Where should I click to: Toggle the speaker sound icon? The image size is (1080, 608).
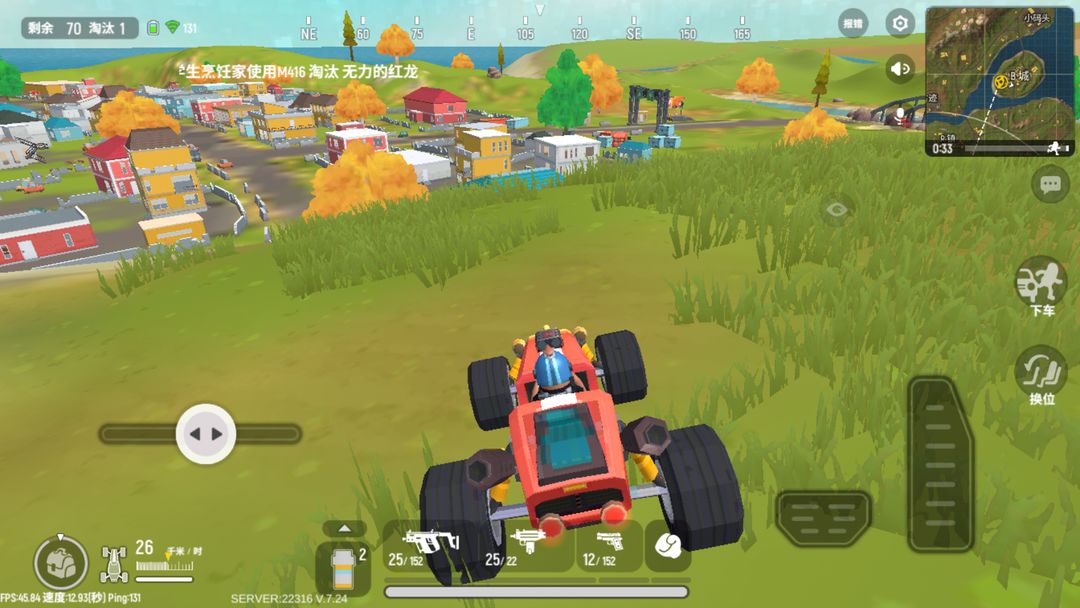[x=900, y=68]
